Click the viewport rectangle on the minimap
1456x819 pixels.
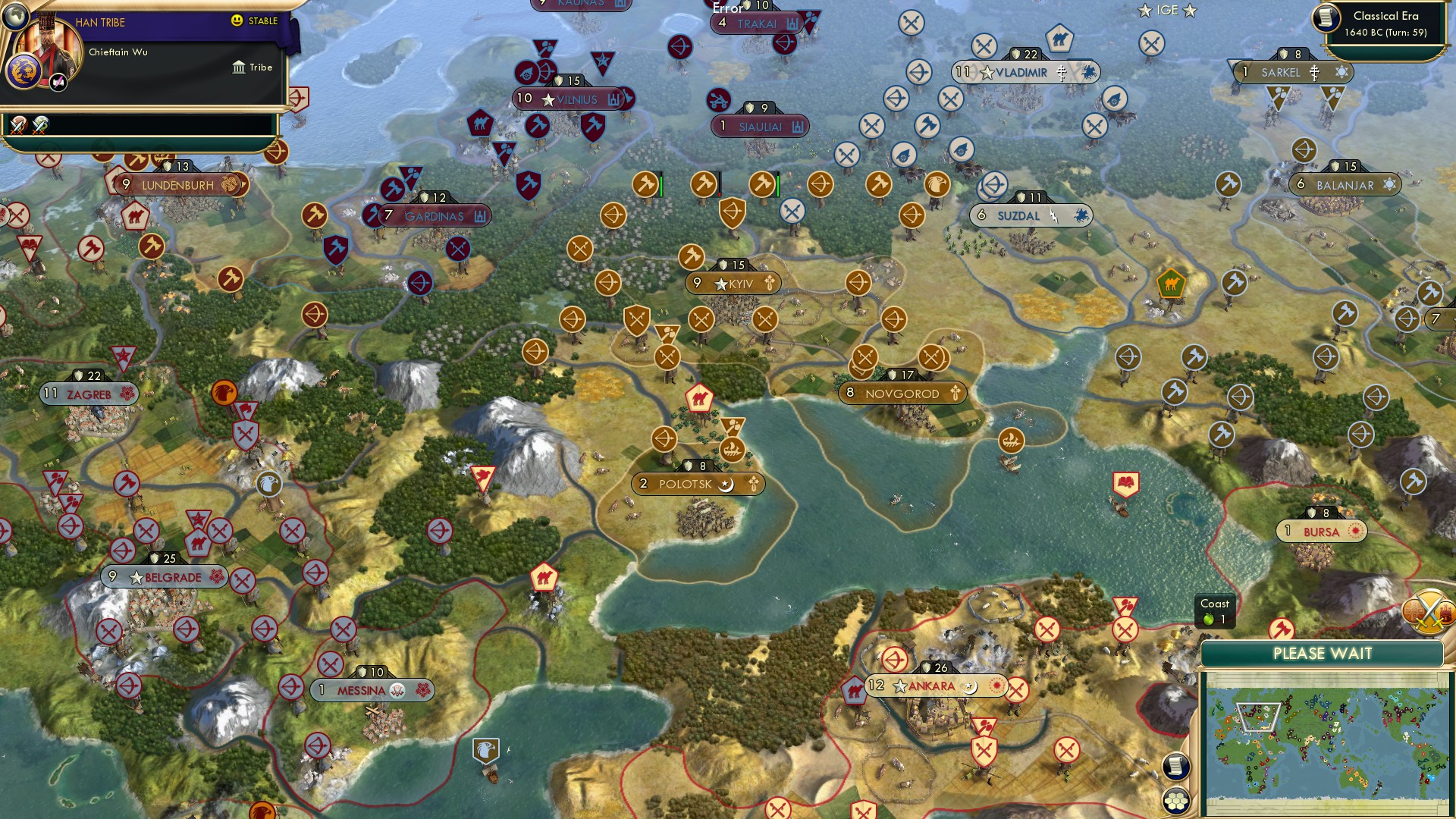pos(1258,717)
